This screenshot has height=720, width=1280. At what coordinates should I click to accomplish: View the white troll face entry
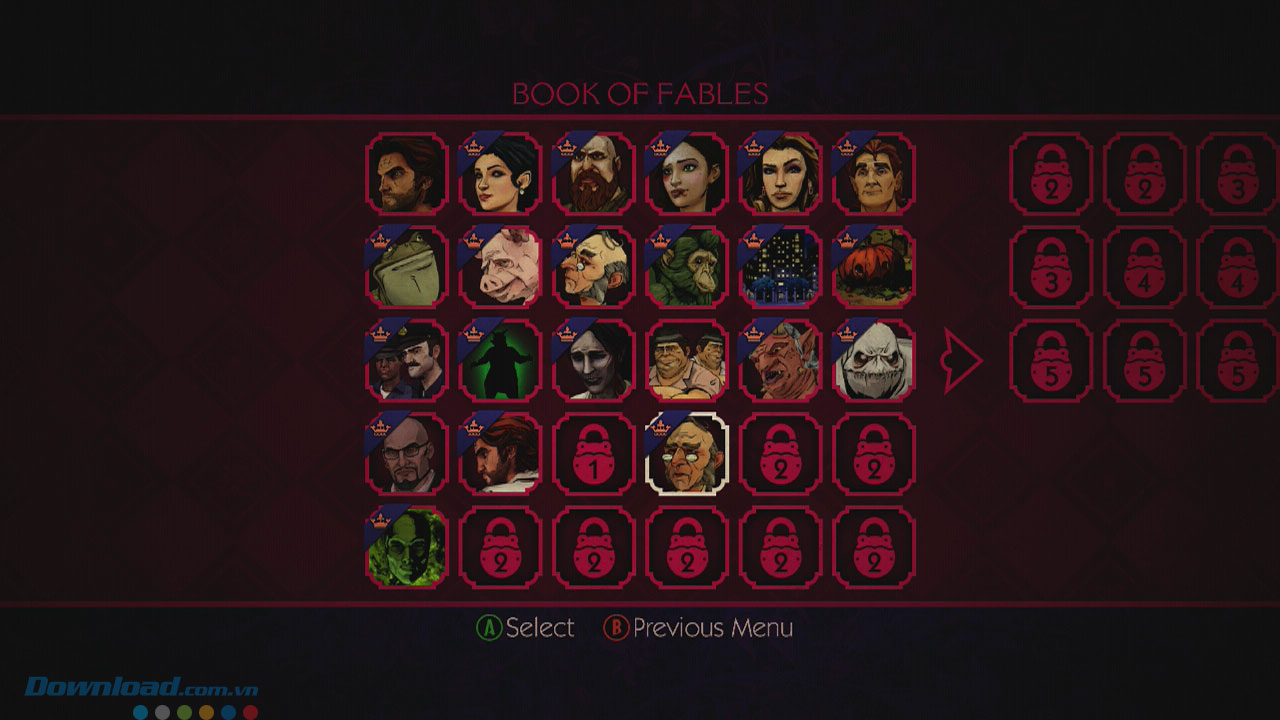tap(874, 361)
